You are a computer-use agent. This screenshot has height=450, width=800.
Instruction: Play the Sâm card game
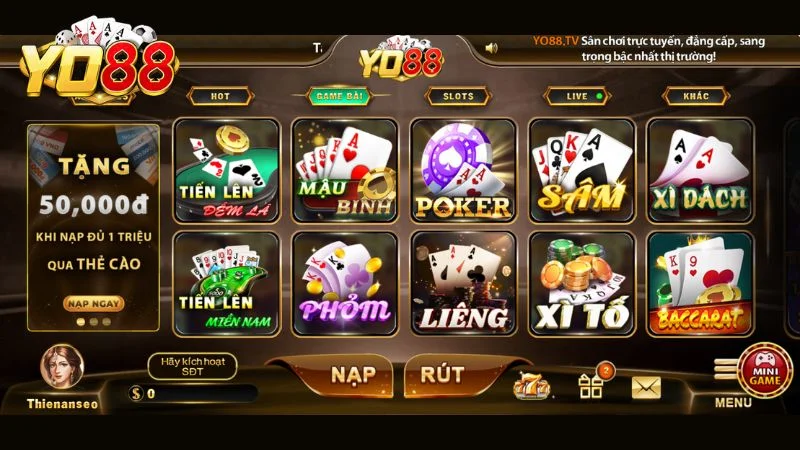coord(581,171)
